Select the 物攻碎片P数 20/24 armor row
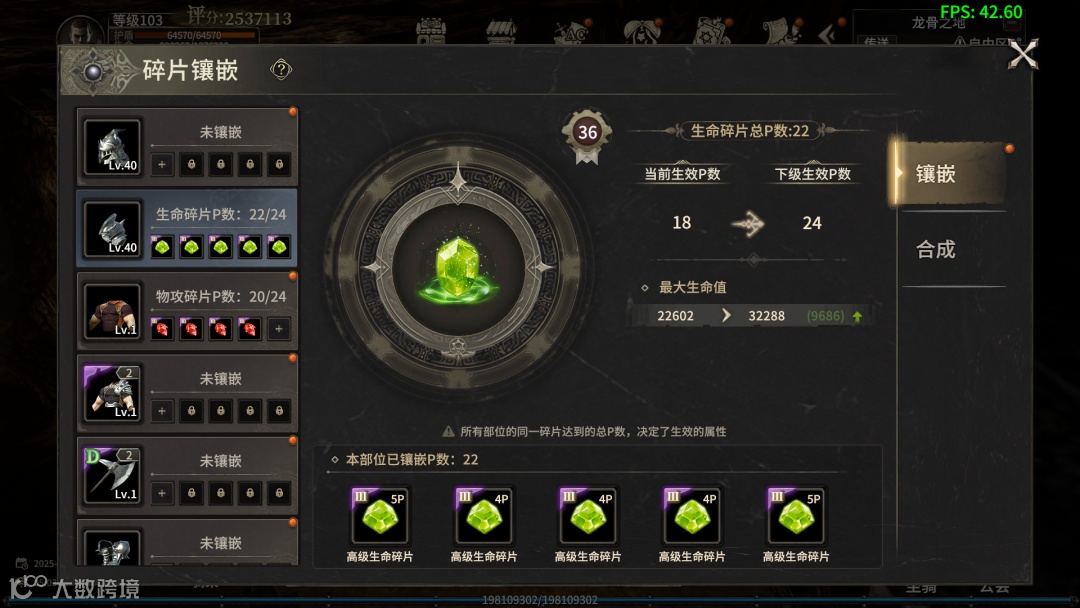1080x608 pixels. click(187, 311)
